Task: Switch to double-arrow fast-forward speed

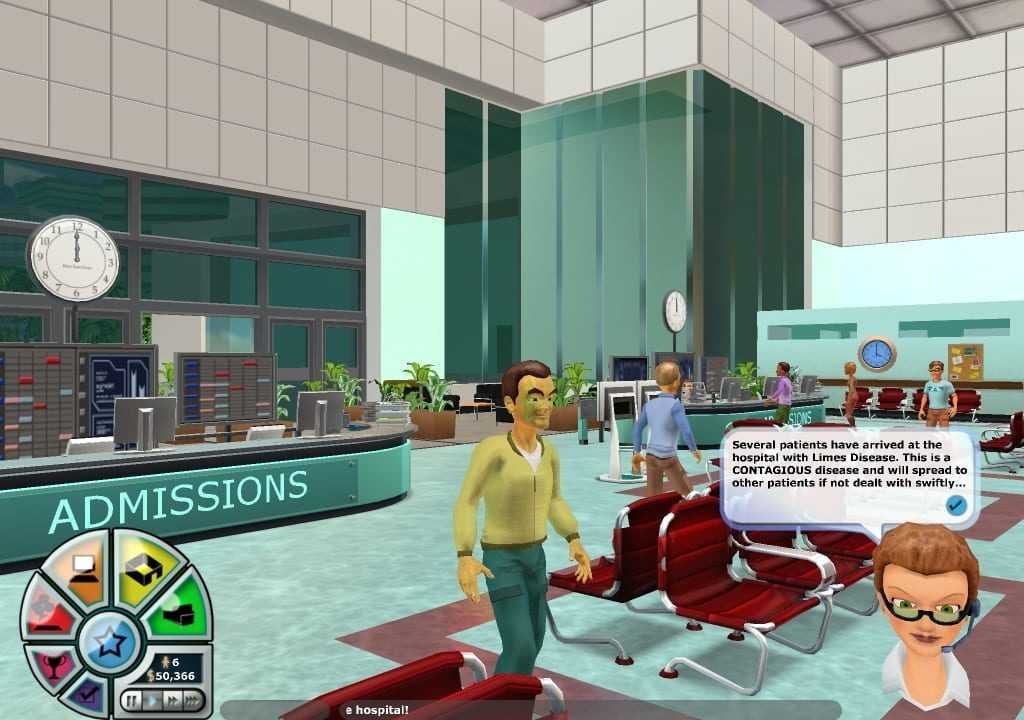Action: pyautogui.click(x=170, y=699)
